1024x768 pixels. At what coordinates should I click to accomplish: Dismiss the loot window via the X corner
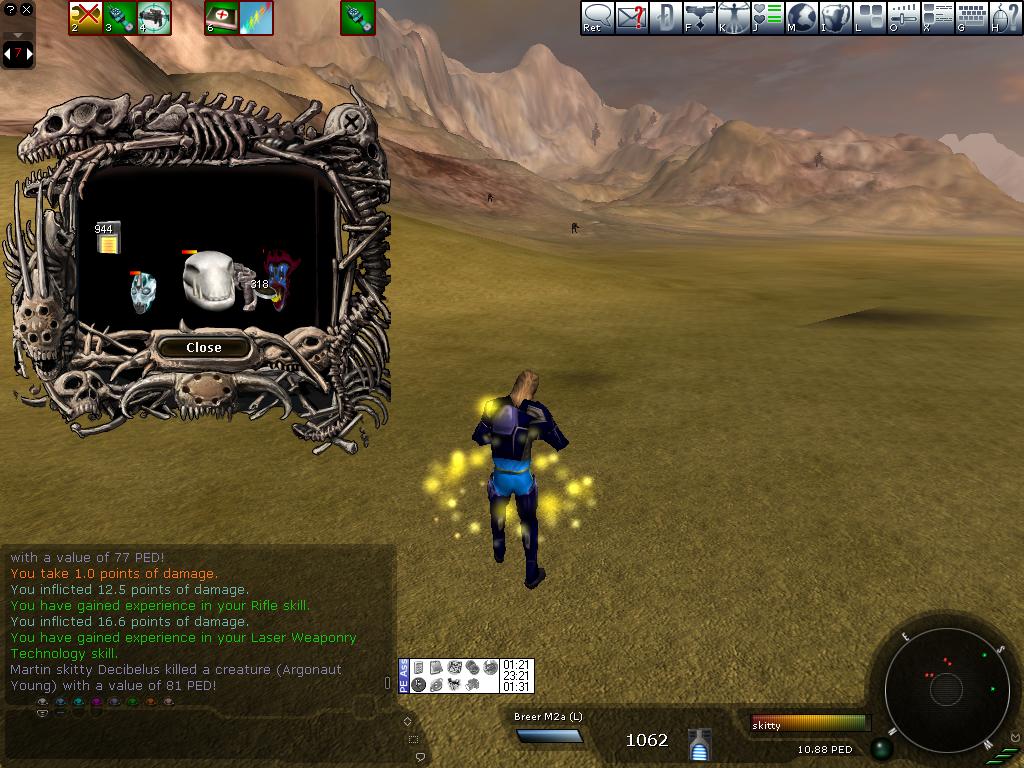352,122
